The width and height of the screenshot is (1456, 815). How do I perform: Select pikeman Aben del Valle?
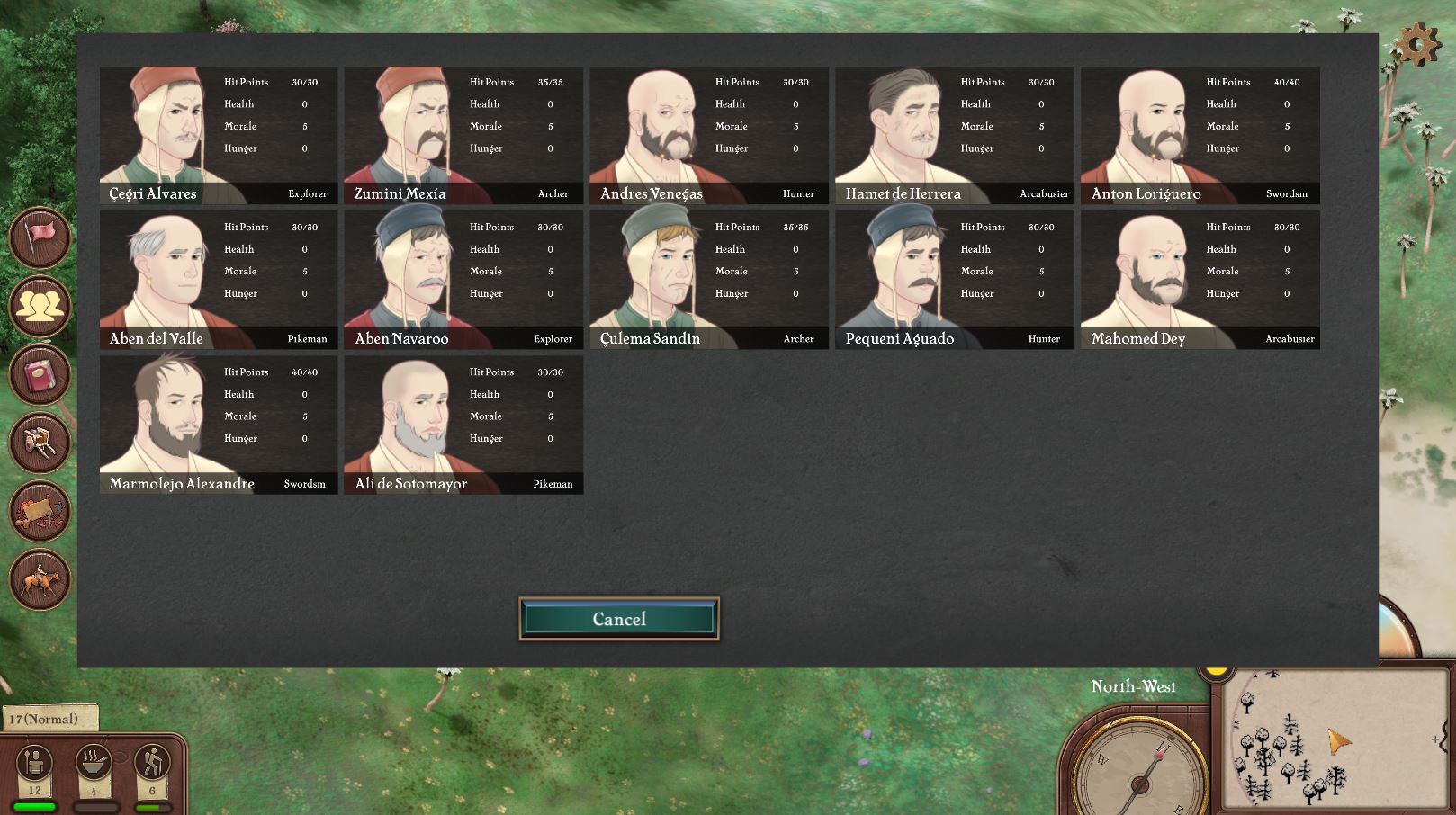(219, 280)
